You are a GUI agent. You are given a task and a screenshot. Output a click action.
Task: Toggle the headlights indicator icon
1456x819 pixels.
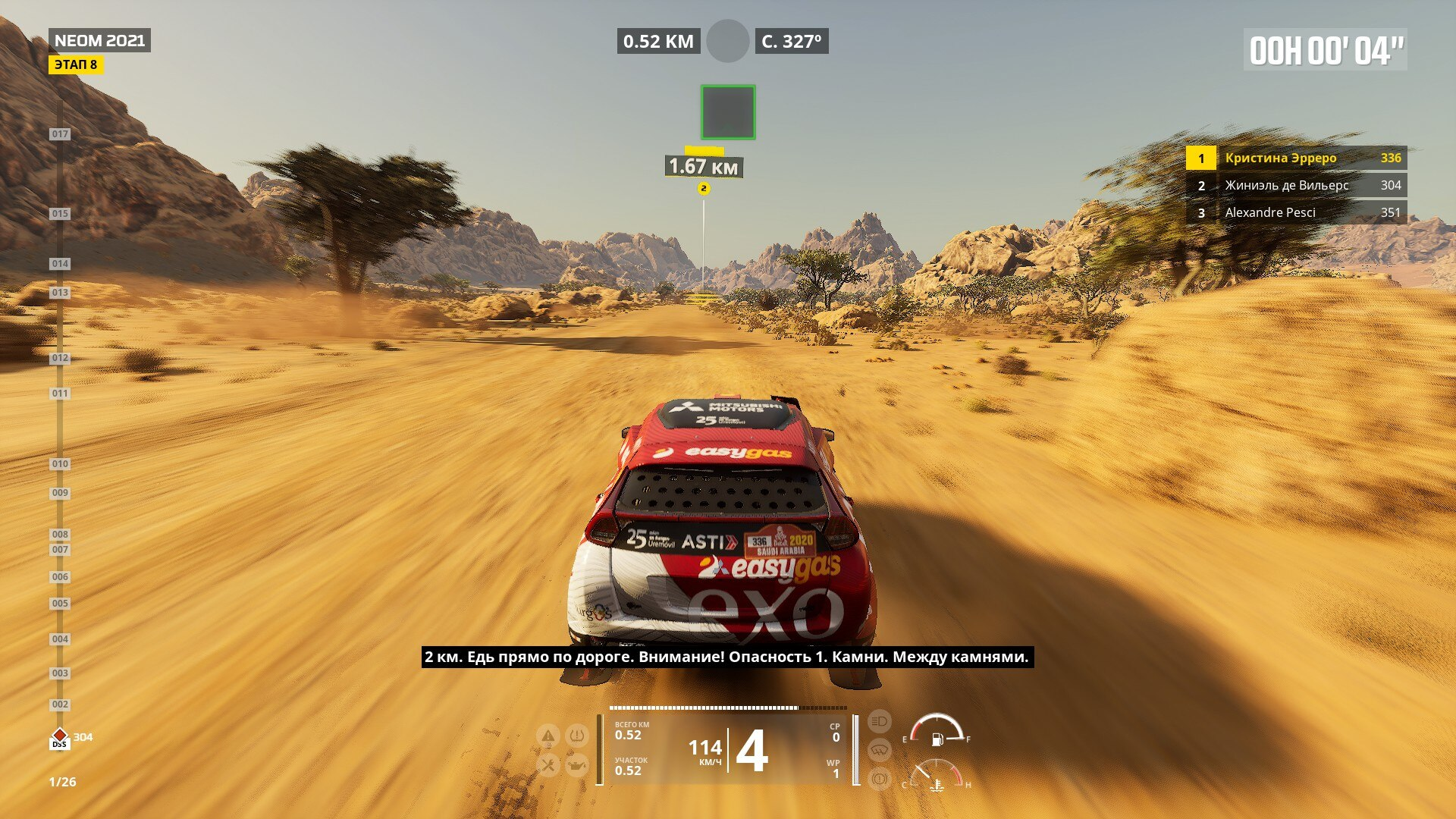pos(879,721)
